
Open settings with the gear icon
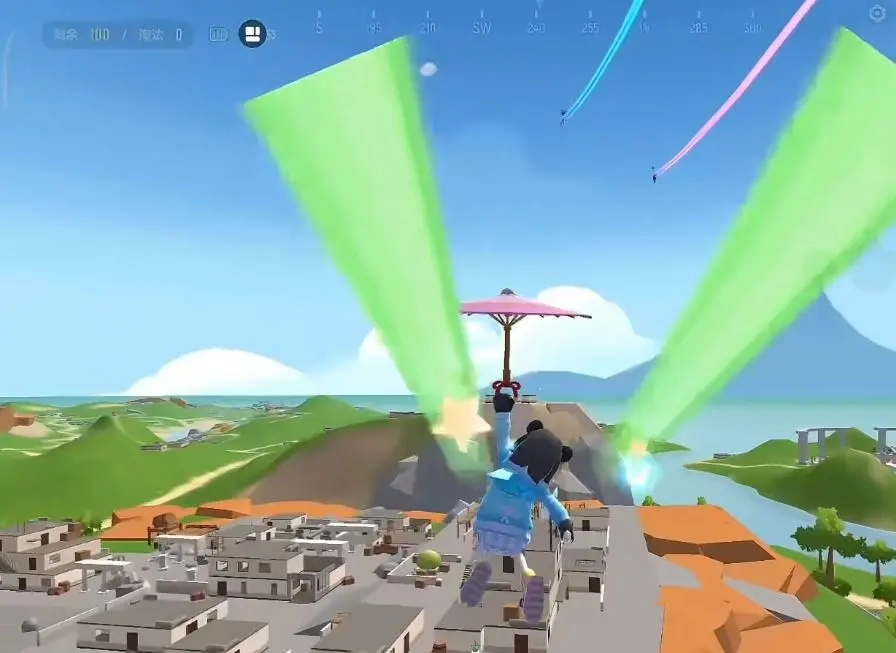click(877, 13)
